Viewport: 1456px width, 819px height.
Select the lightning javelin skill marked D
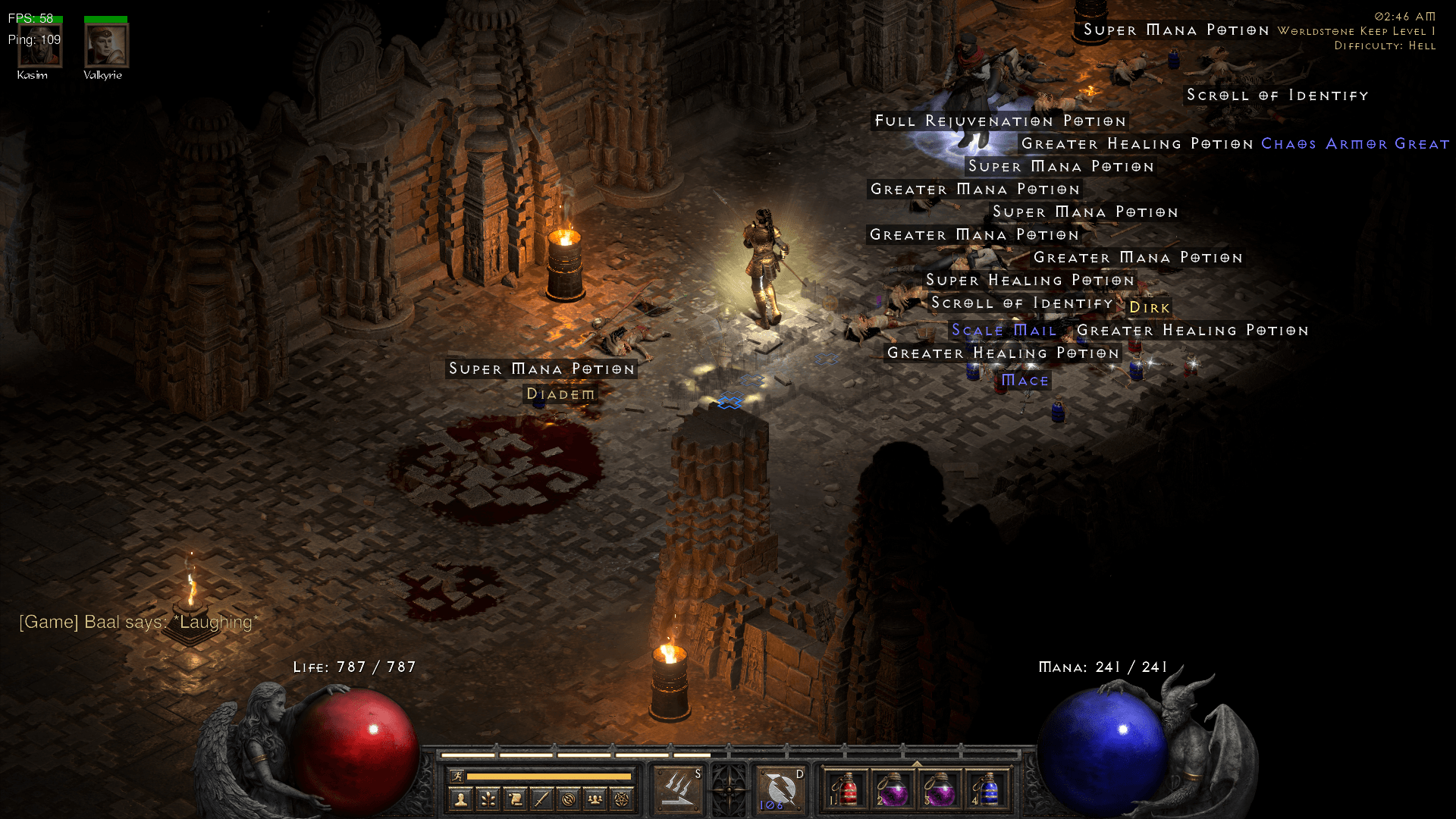[x=780, y=789]
